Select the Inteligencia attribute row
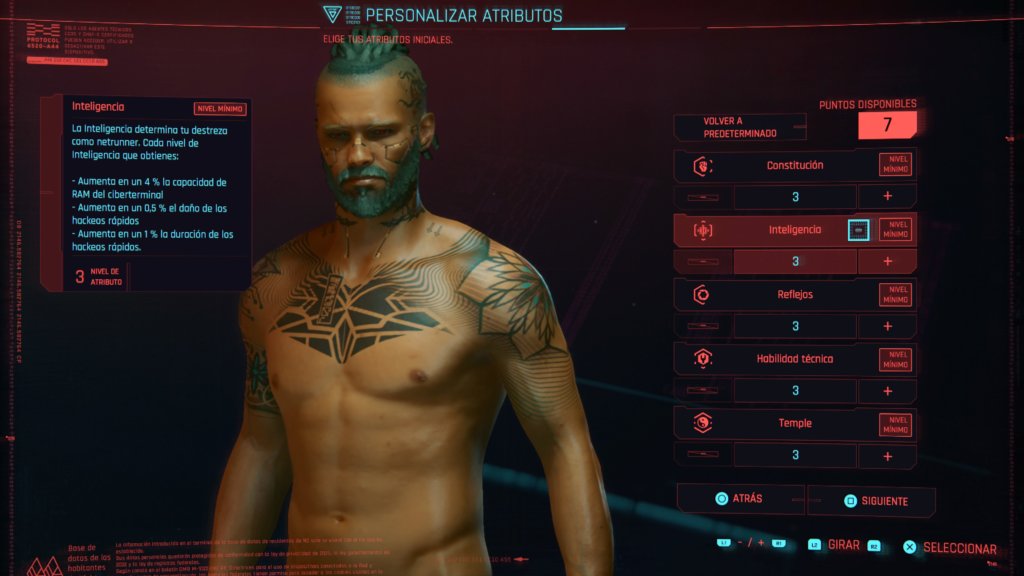 (794, 230)
